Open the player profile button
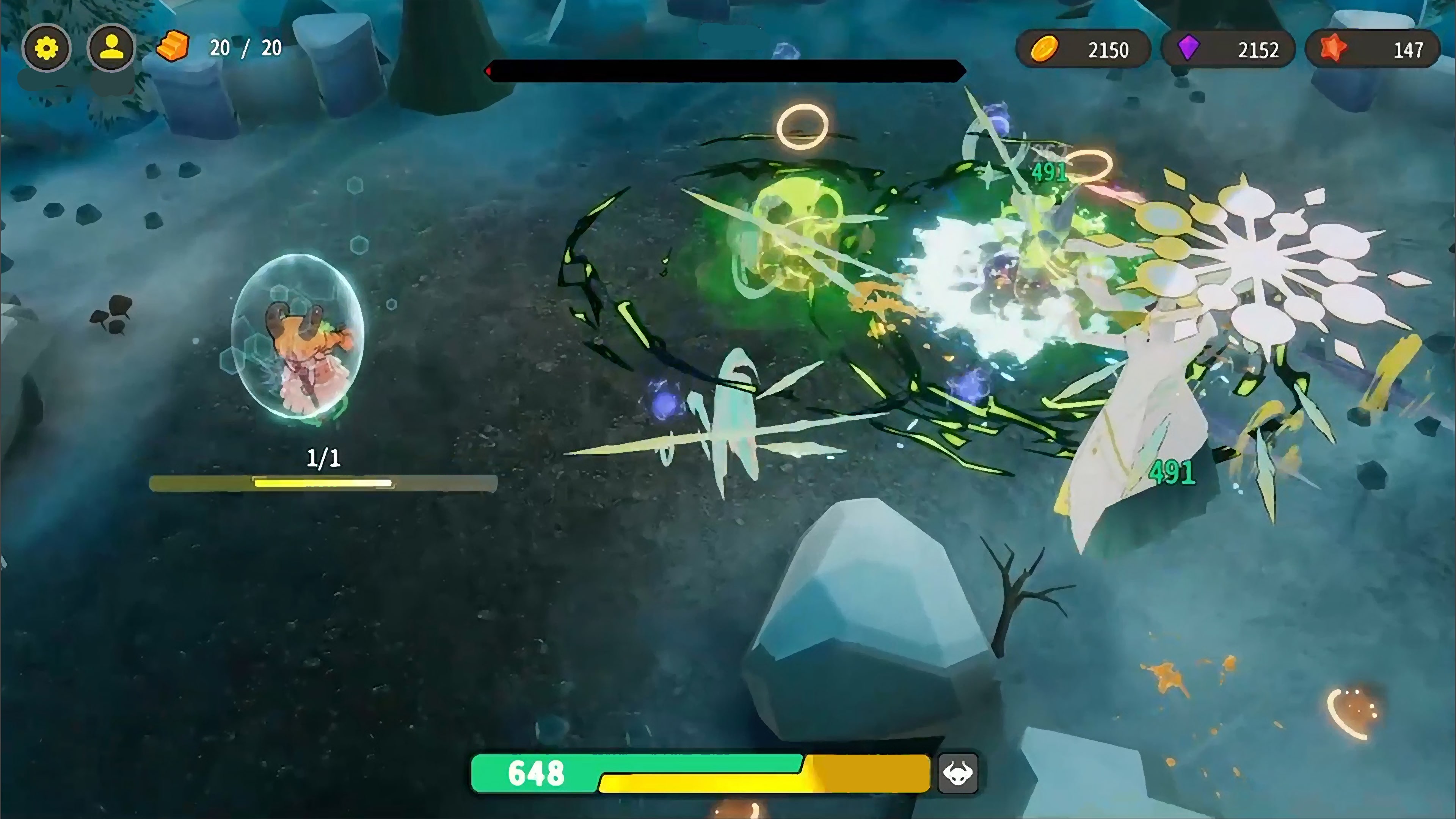 [x=111, y=49]
